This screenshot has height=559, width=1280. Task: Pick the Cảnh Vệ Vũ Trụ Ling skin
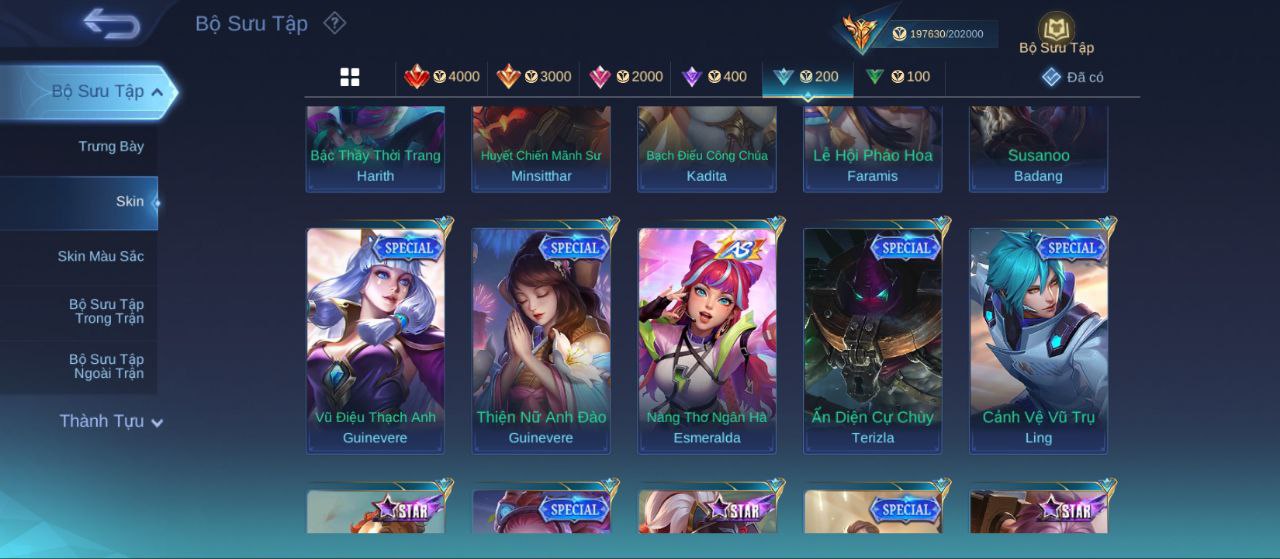(x=1039, y=340)
